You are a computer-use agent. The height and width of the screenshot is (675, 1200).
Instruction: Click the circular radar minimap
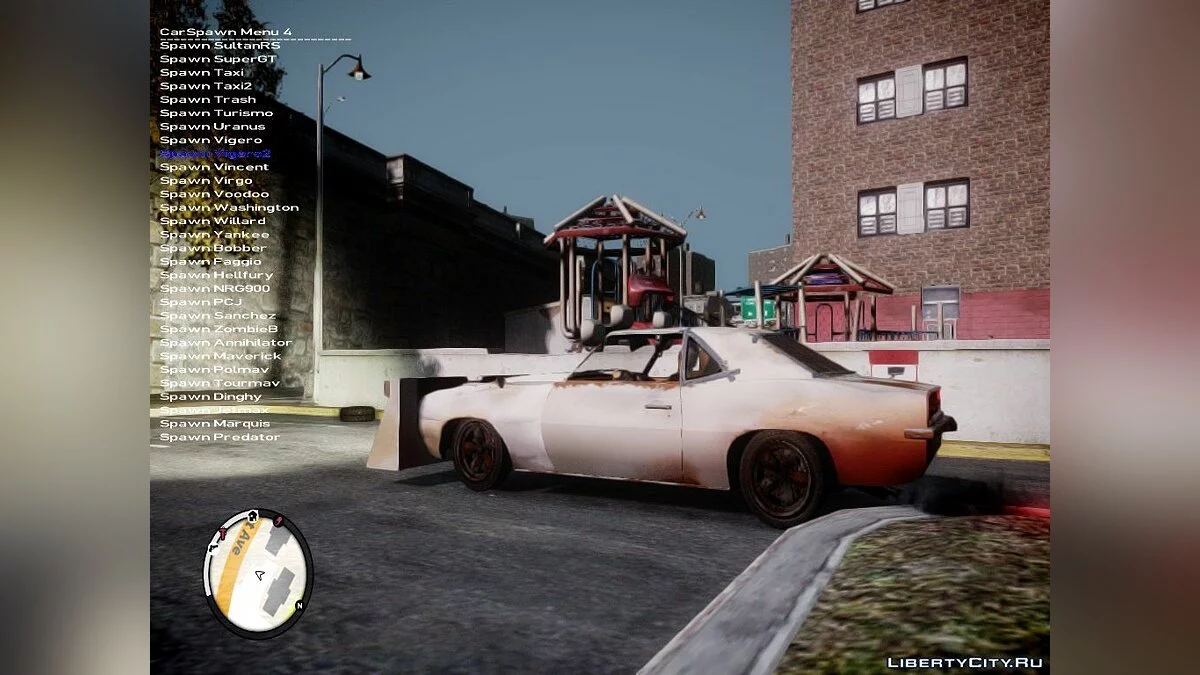coord(258,574)
